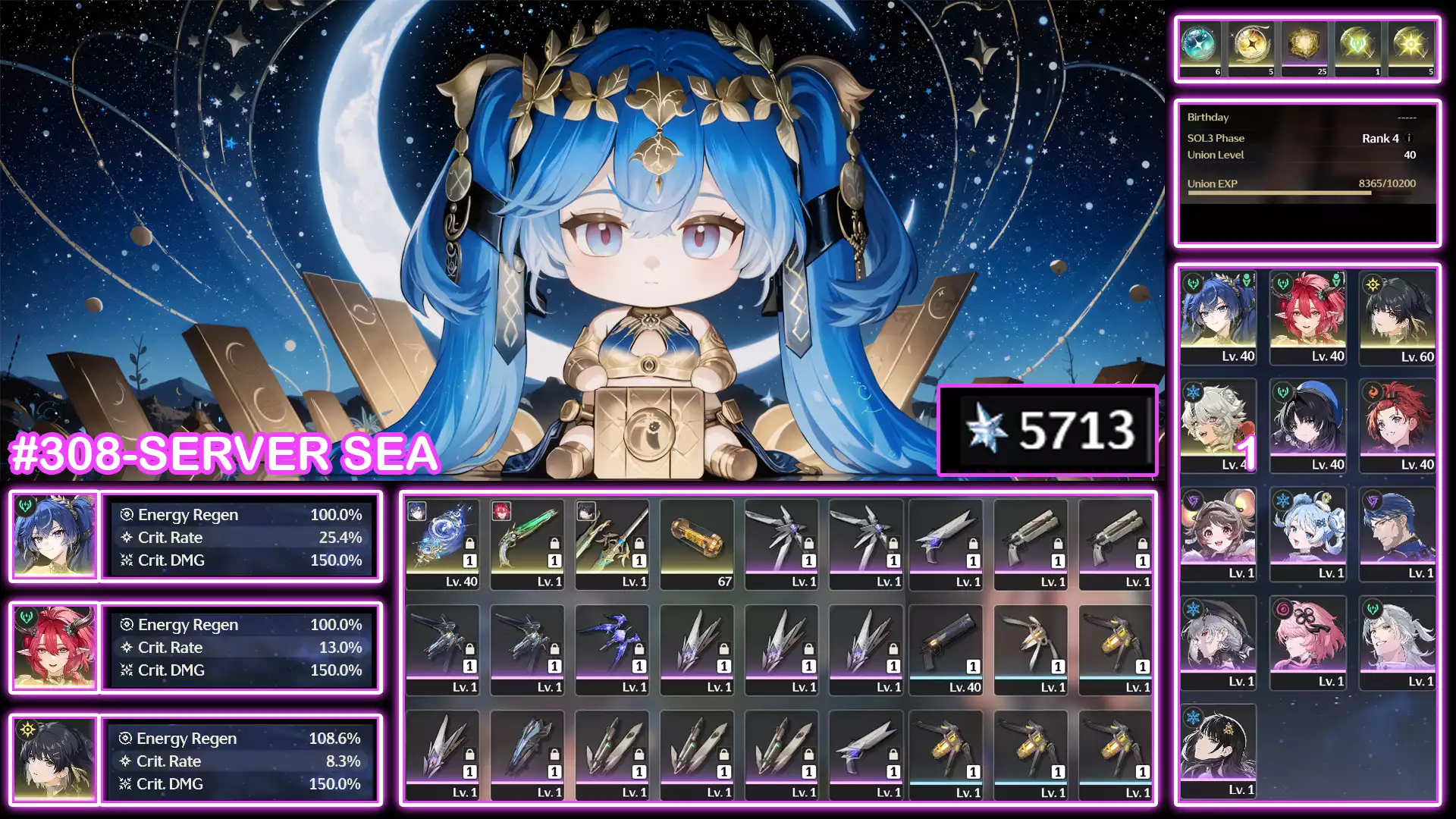
Task: Click the Energy Regen icon in the top stat panel
Action: click(127, 515)
